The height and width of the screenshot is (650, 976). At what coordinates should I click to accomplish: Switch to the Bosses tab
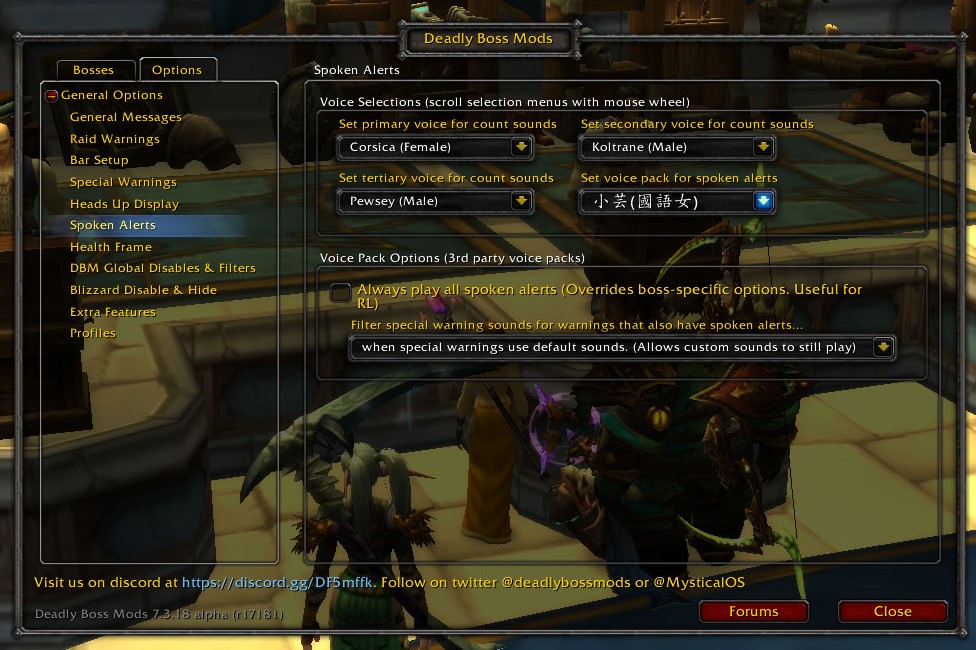(x=93, y=70)
